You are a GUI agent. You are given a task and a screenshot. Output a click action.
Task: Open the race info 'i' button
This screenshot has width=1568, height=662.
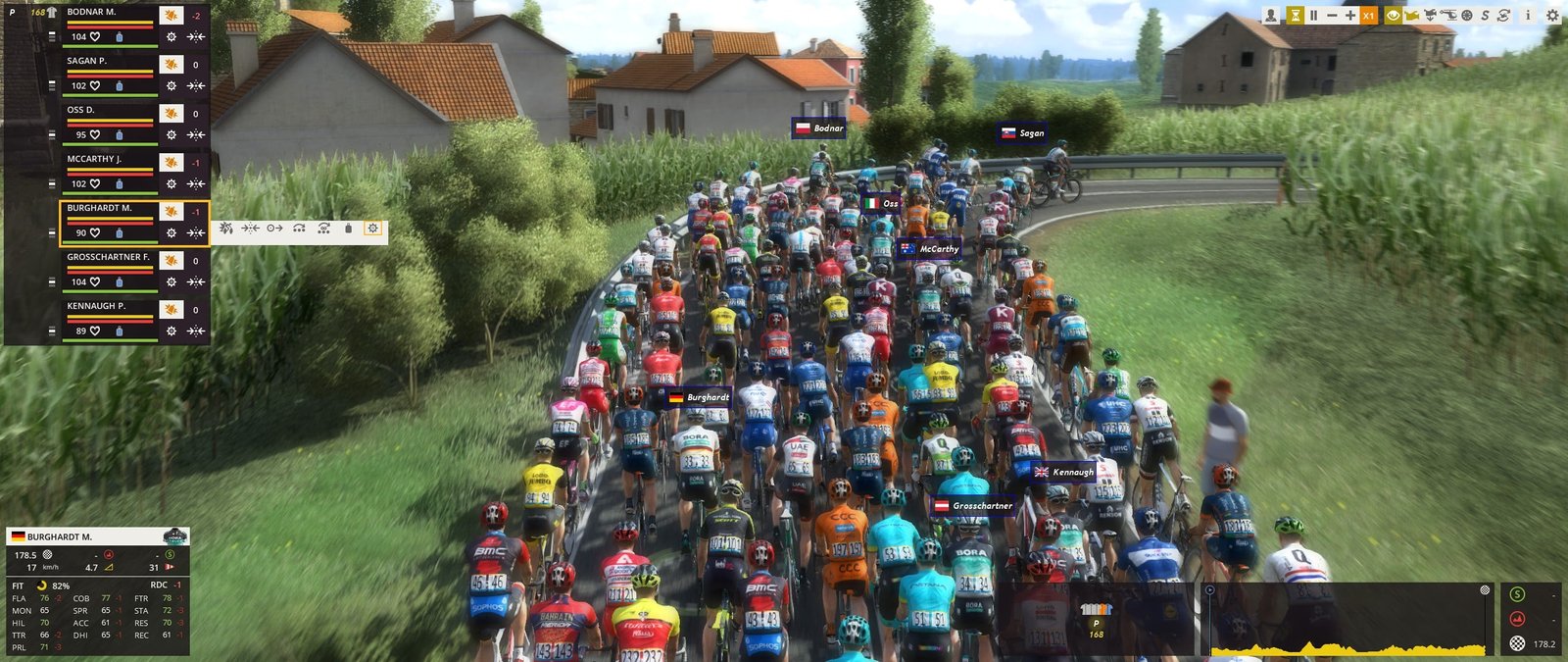1527,16
